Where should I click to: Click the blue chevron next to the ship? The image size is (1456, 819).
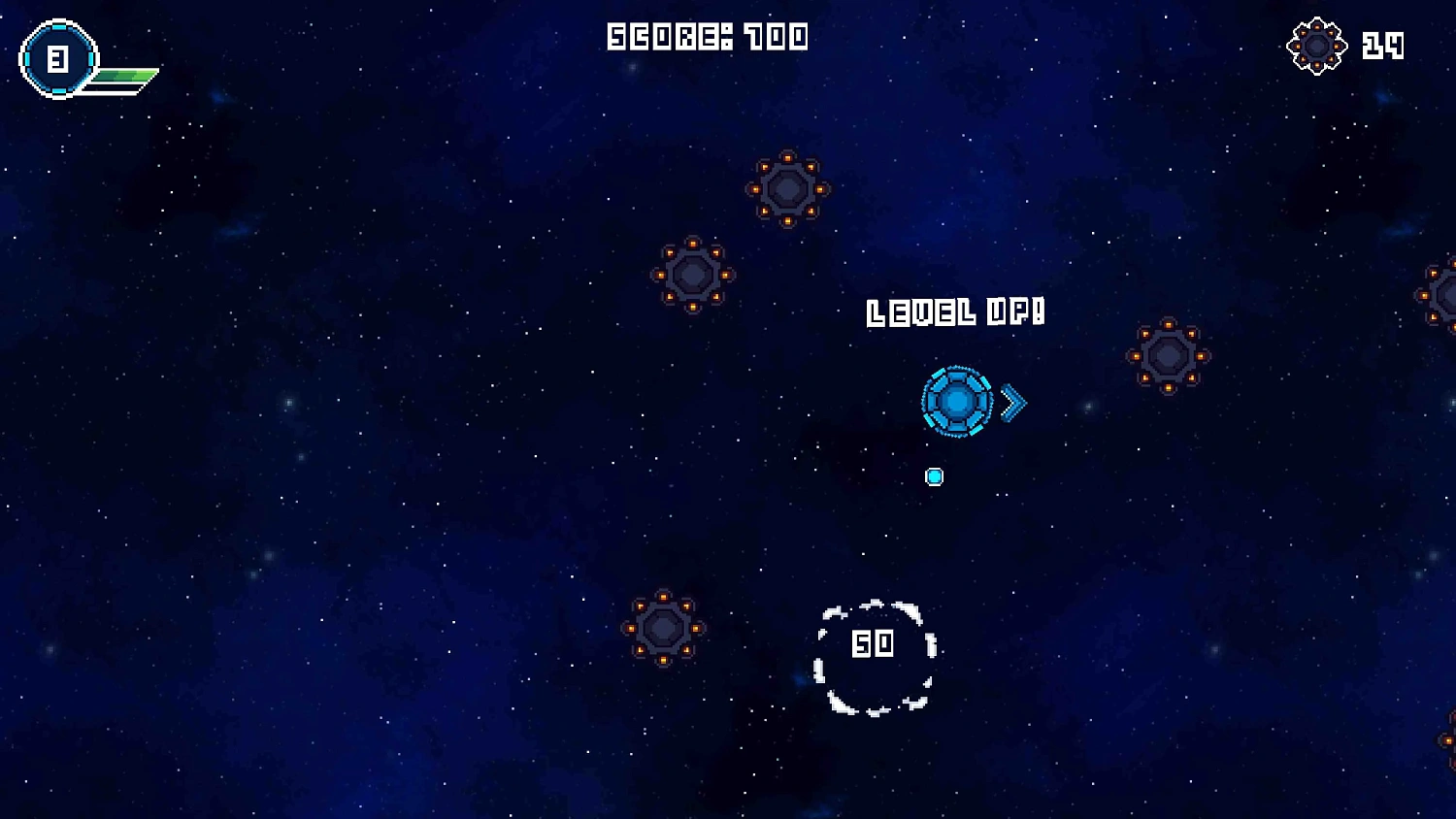coord(1011,402)
